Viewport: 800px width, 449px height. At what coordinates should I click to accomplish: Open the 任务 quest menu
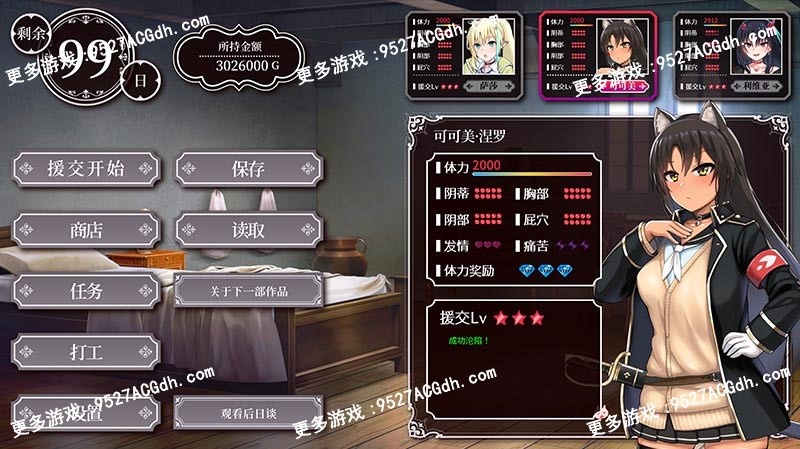86,291
